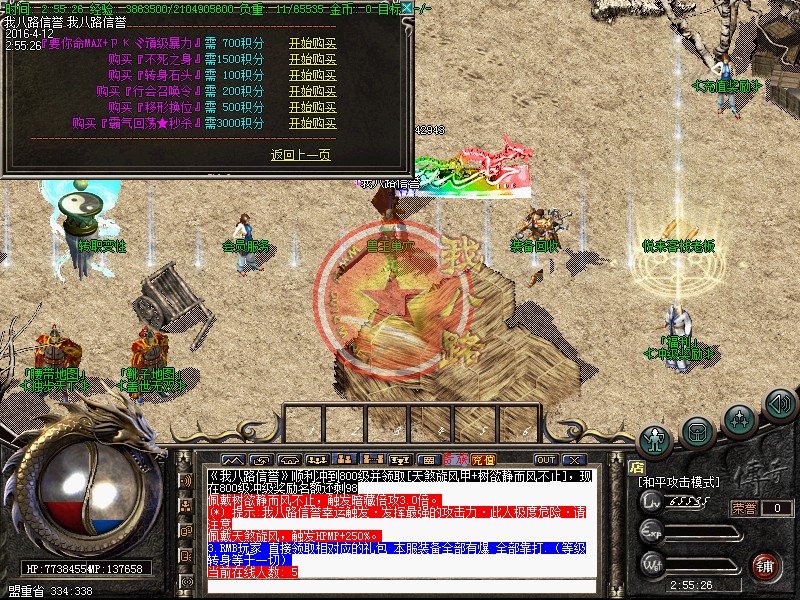Click 开始购买 for 霸气回荡★秒杀
This screenshot has width=800, height=600.
[x=312, y=123]
